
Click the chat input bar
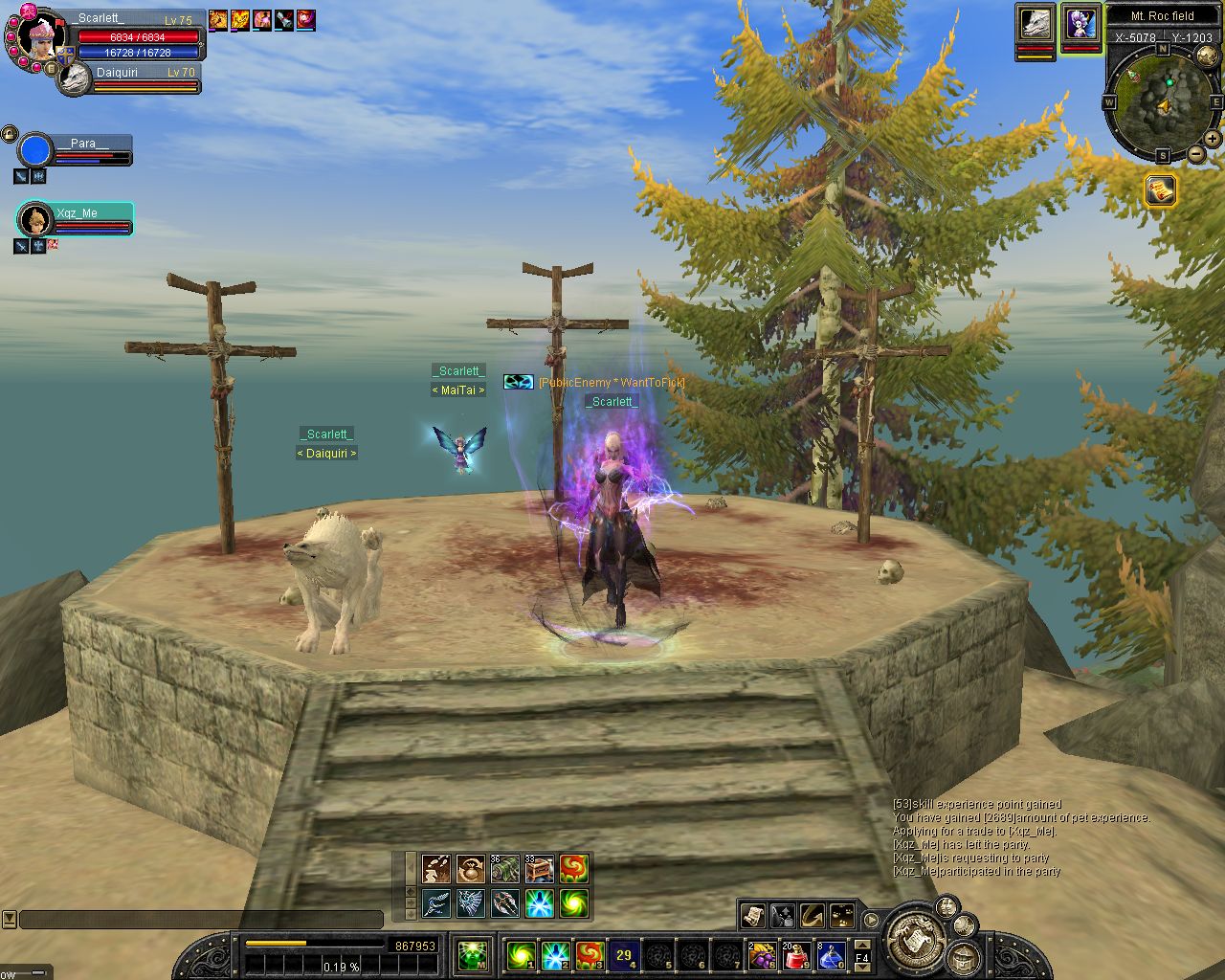point(201,920)
